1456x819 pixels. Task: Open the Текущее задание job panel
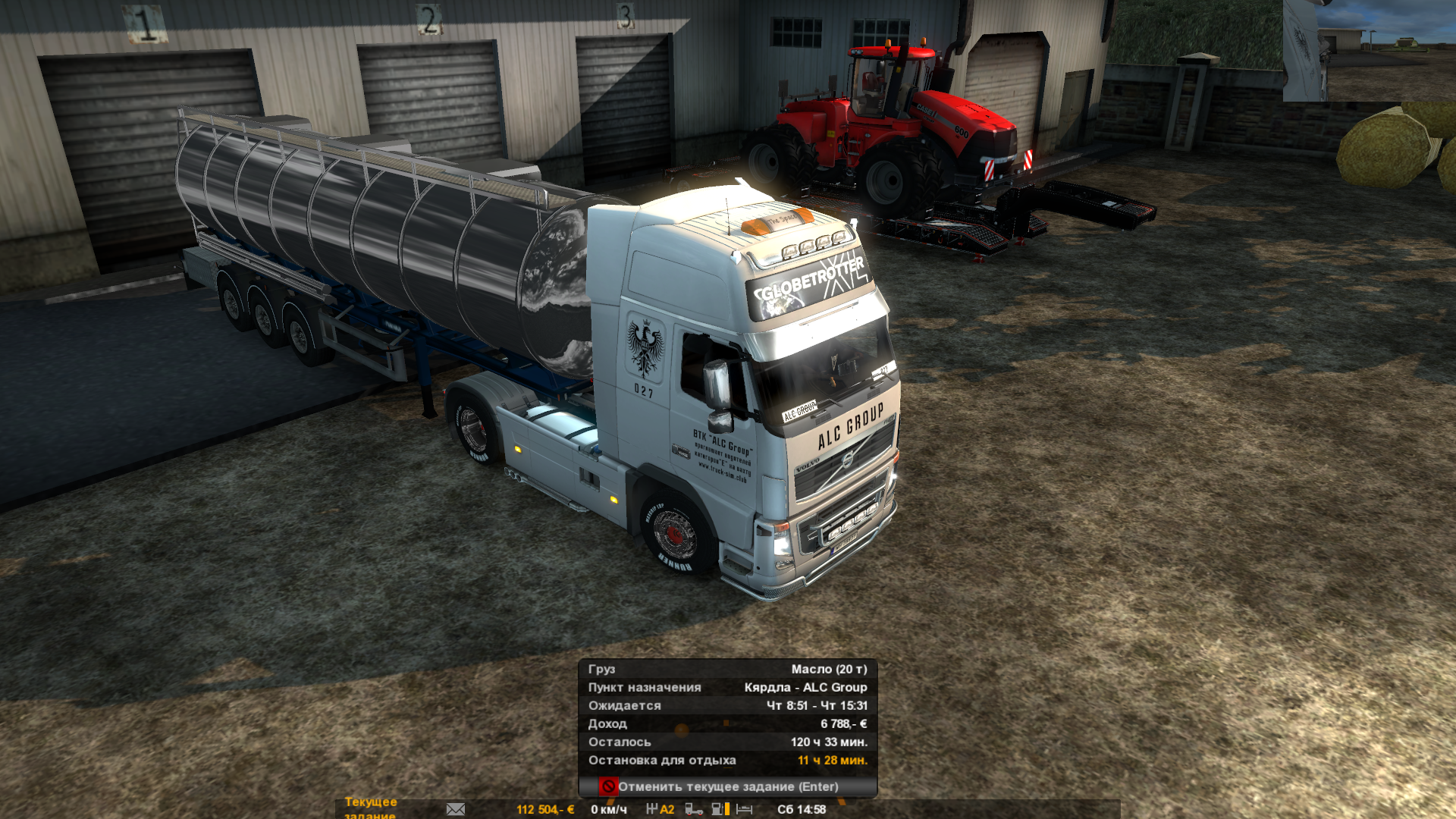[371, 807]
